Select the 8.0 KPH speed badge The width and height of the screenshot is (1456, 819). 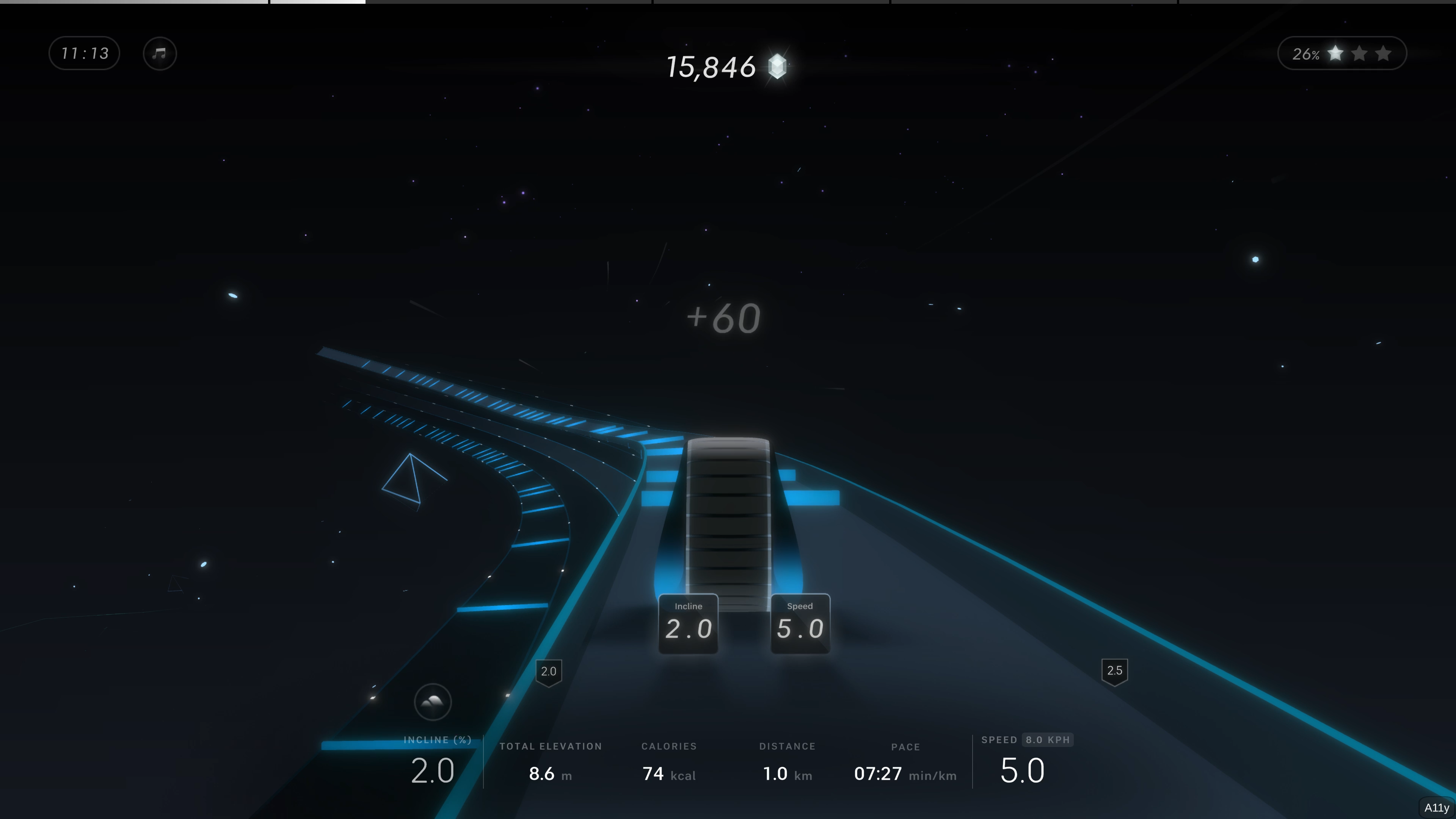(x=1047, y=740)
